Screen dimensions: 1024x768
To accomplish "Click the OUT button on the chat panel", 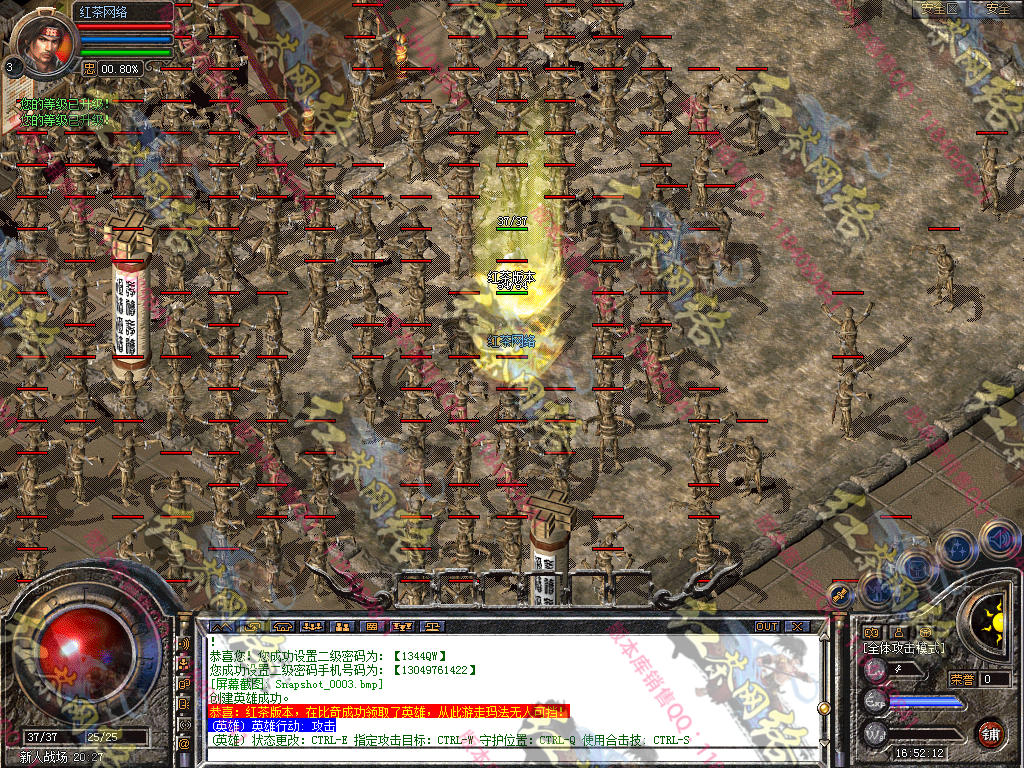I will click(767, 627).
